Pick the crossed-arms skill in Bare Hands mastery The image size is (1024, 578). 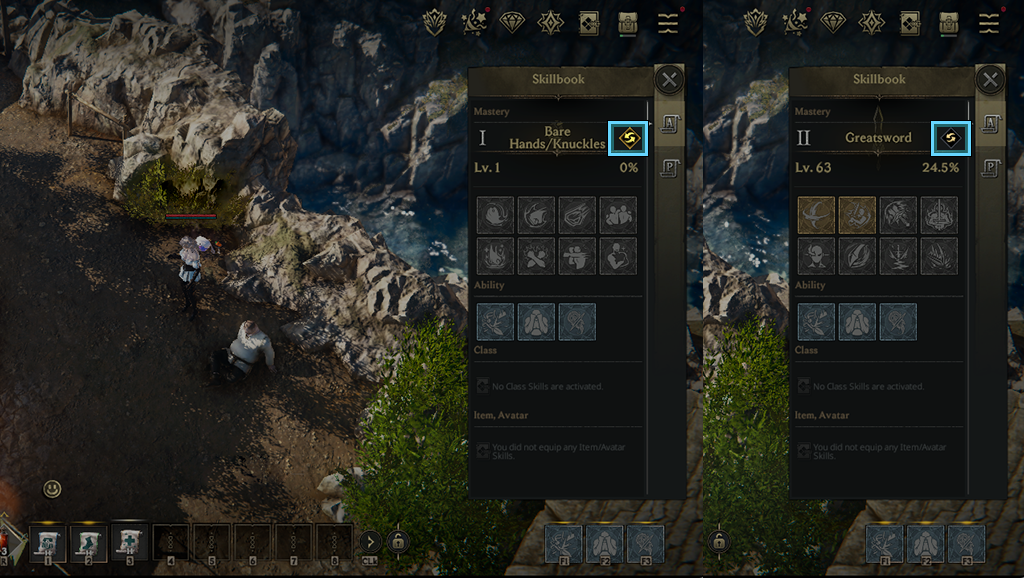tap(536, 256)
